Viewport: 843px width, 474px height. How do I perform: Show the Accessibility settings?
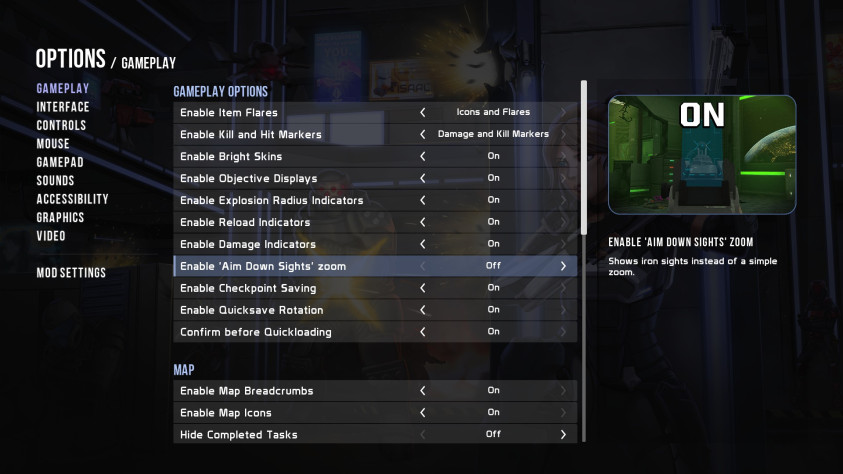coord(72,199)
